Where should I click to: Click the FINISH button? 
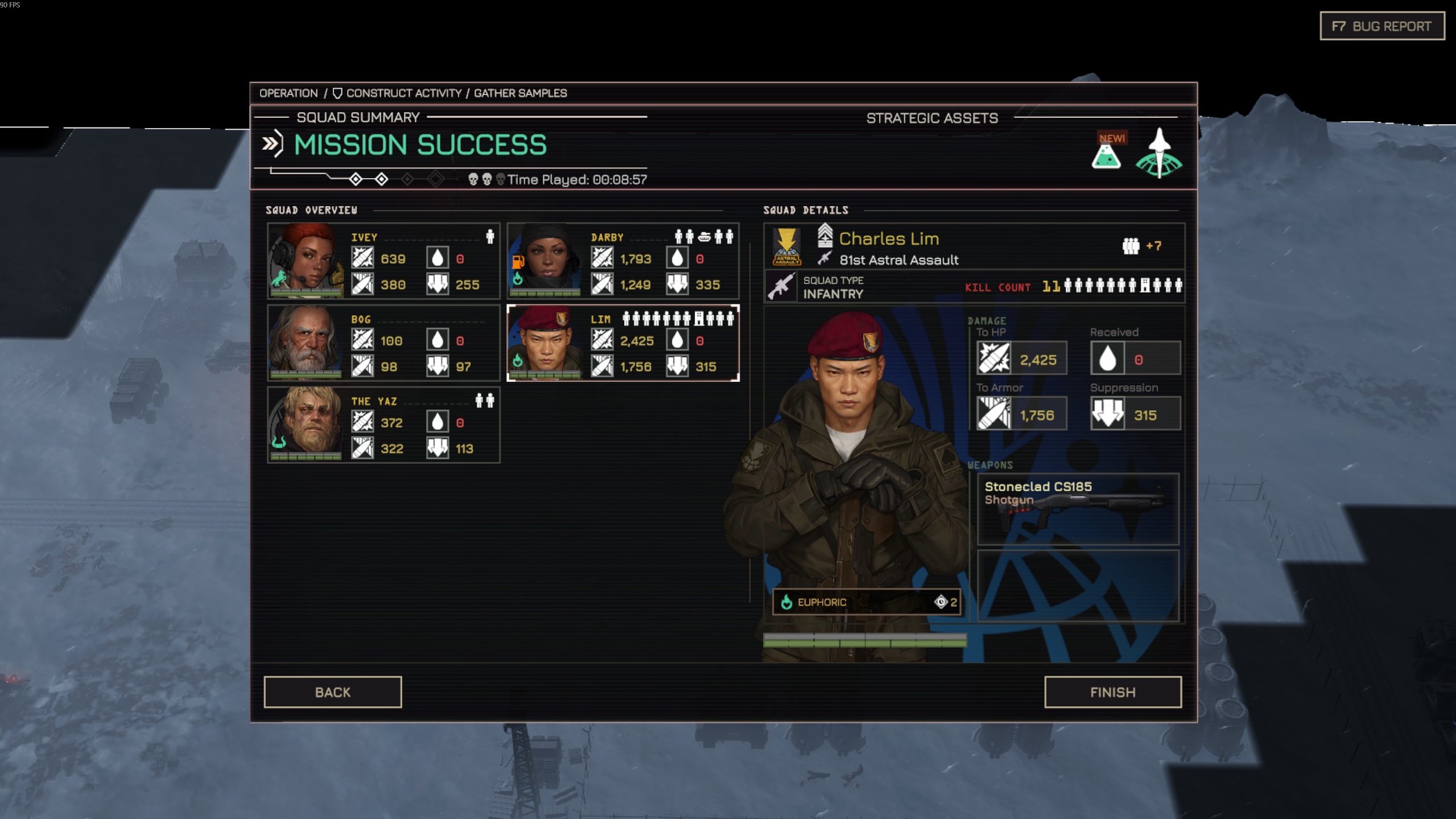(1112, 692)
